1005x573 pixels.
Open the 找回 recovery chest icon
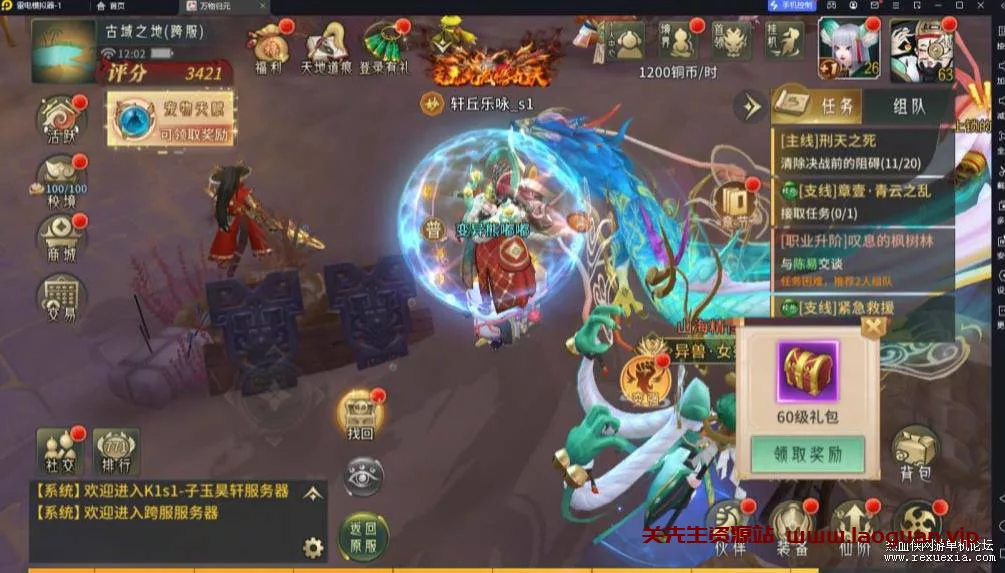click(x=360, y=415)
